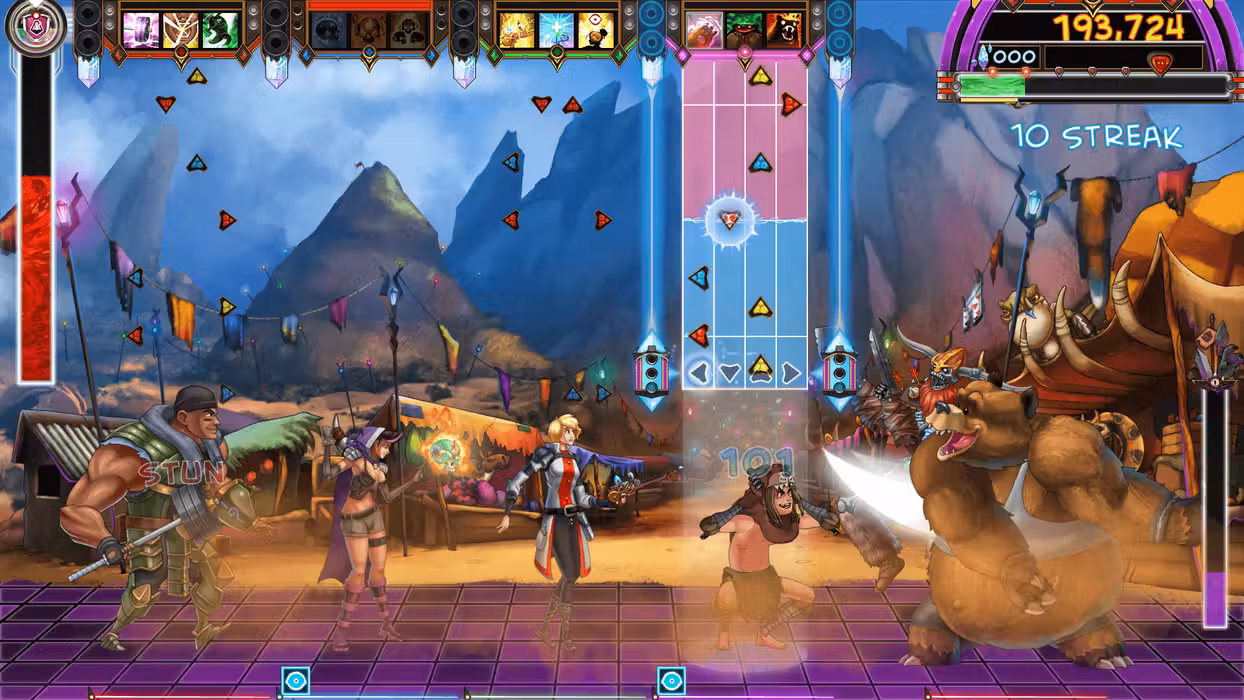
Task: Activate the green creature ability icon
Action: 220,31
